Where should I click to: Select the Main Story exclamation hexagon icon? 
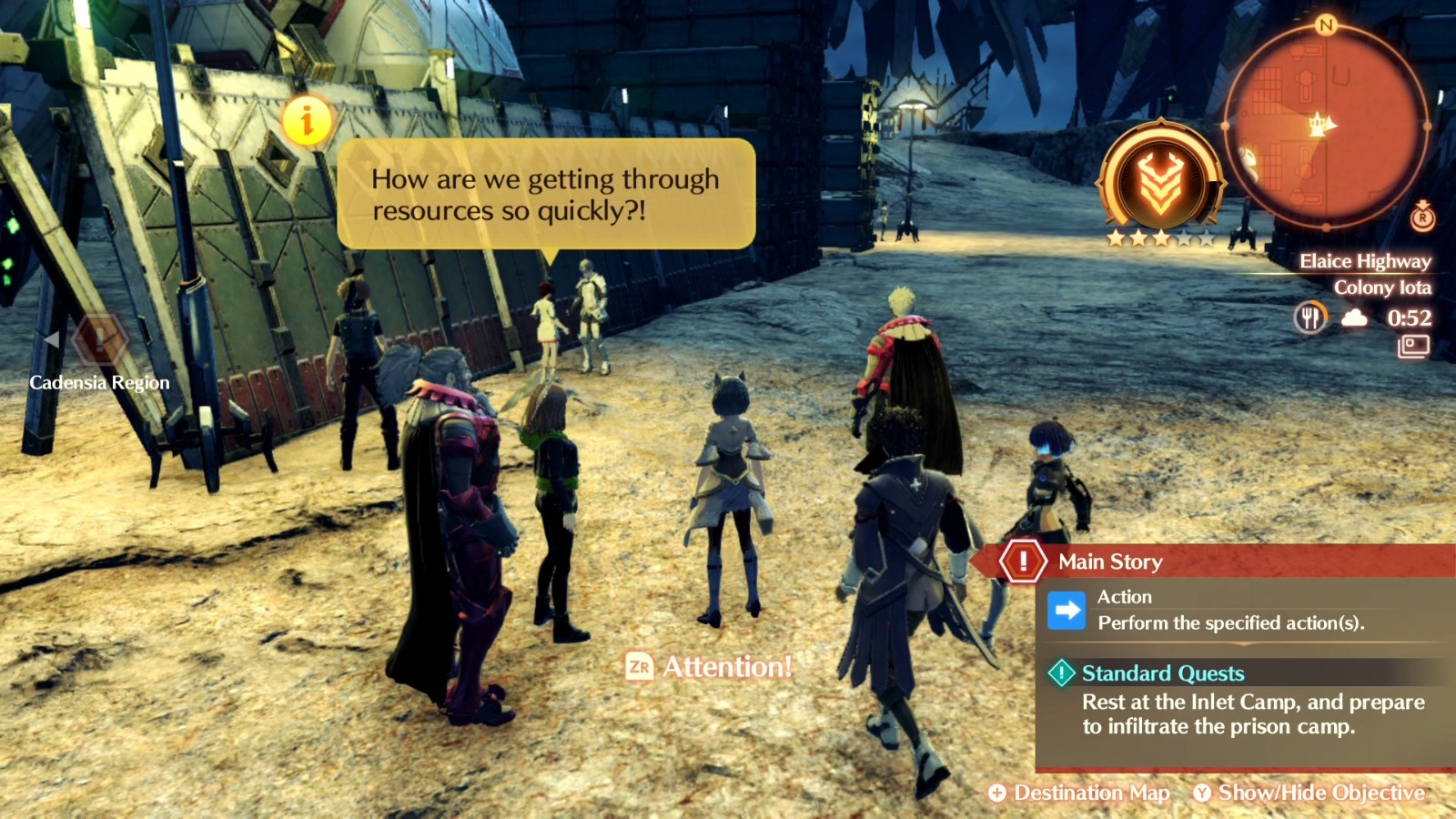1022,561
